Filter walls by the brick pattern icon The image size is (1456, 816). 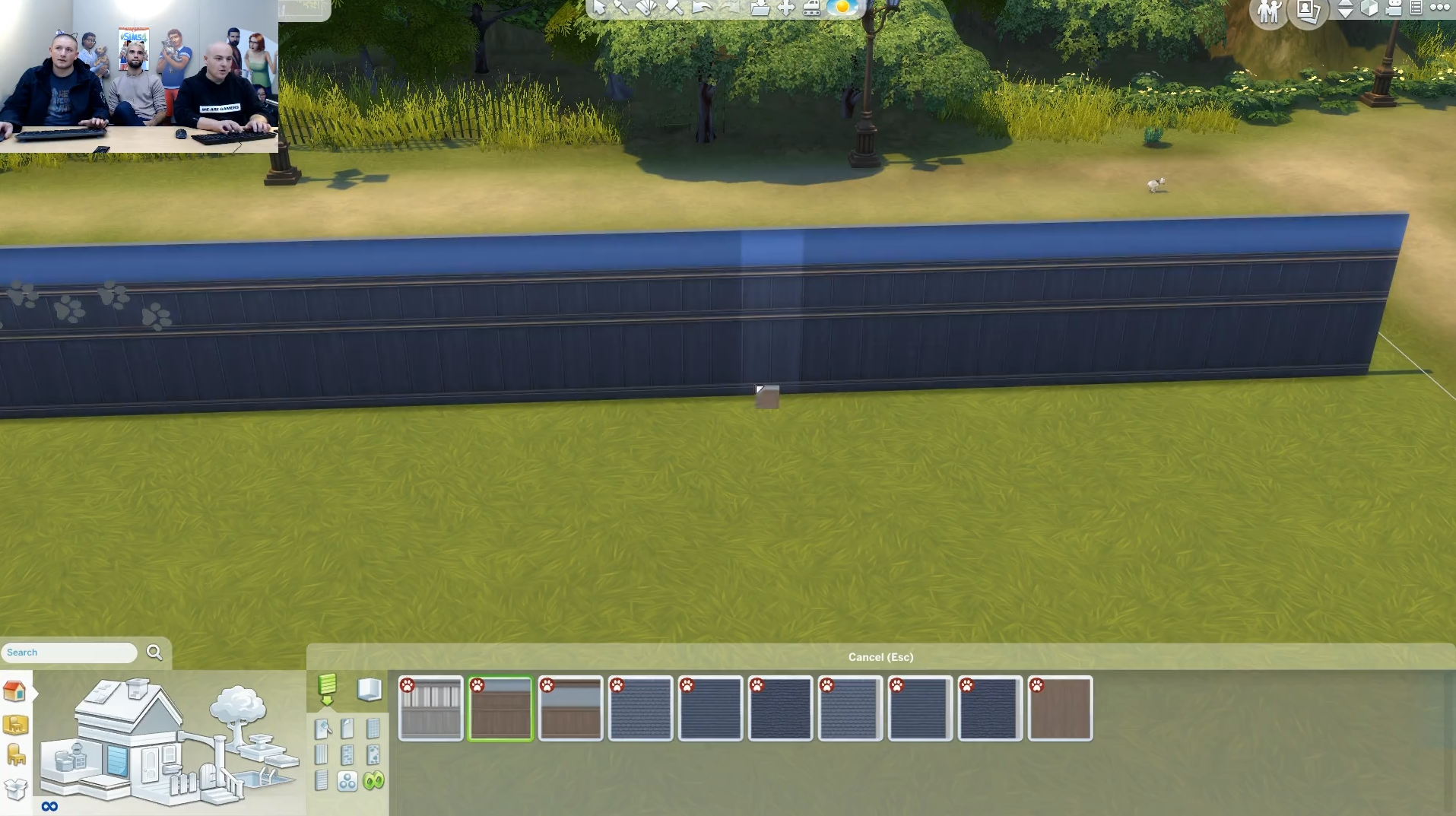(x=347, y=755)
